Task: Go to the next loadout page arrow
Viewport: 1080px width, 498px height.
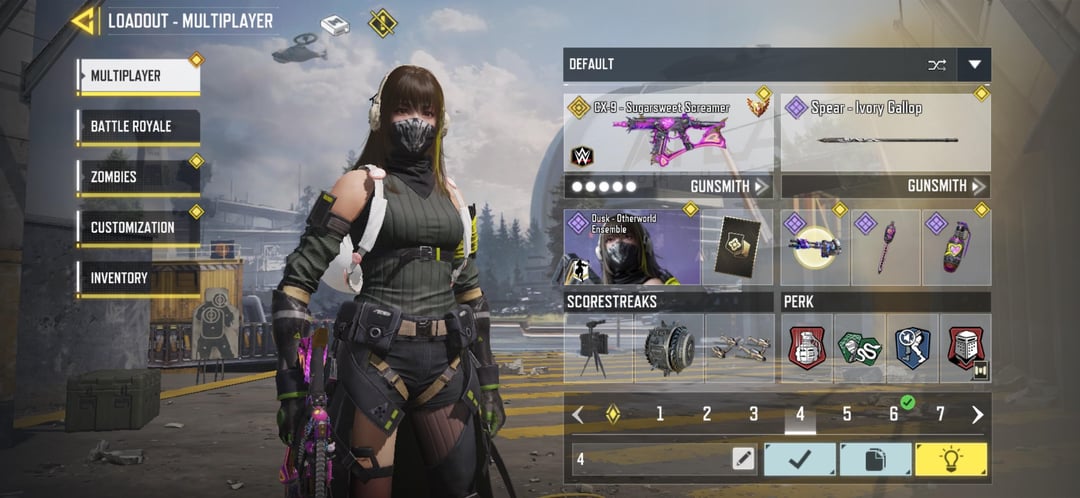Action: [x=977, y=414]
